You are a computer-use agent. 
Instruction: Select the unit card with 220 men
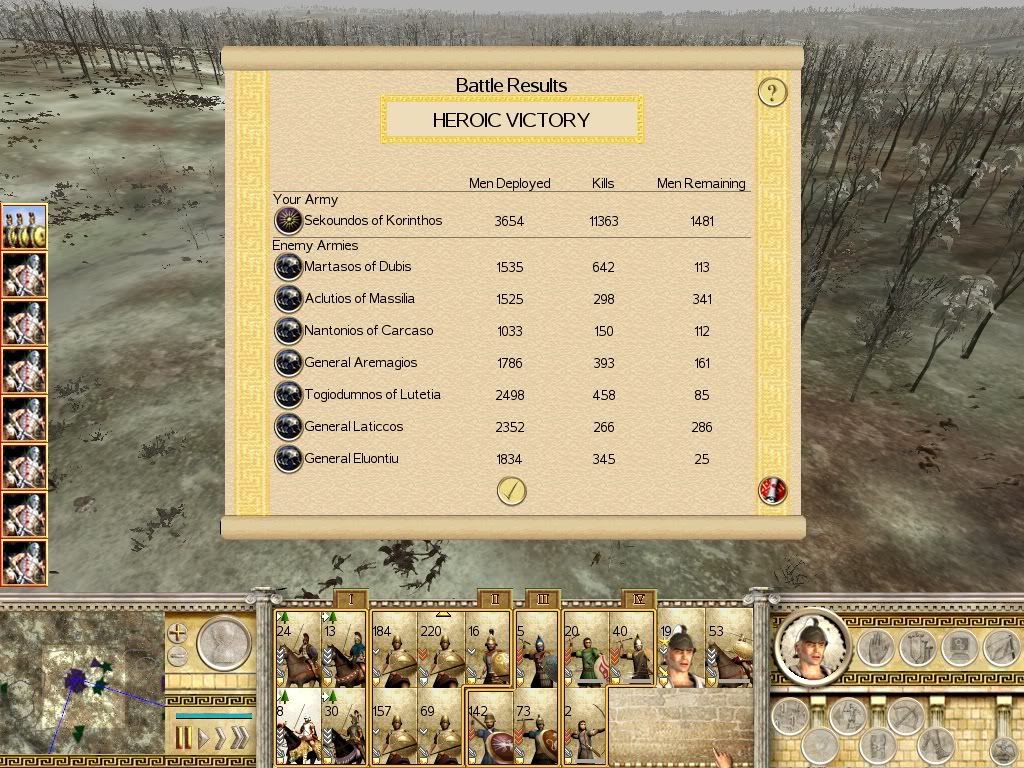pos(441,649)
